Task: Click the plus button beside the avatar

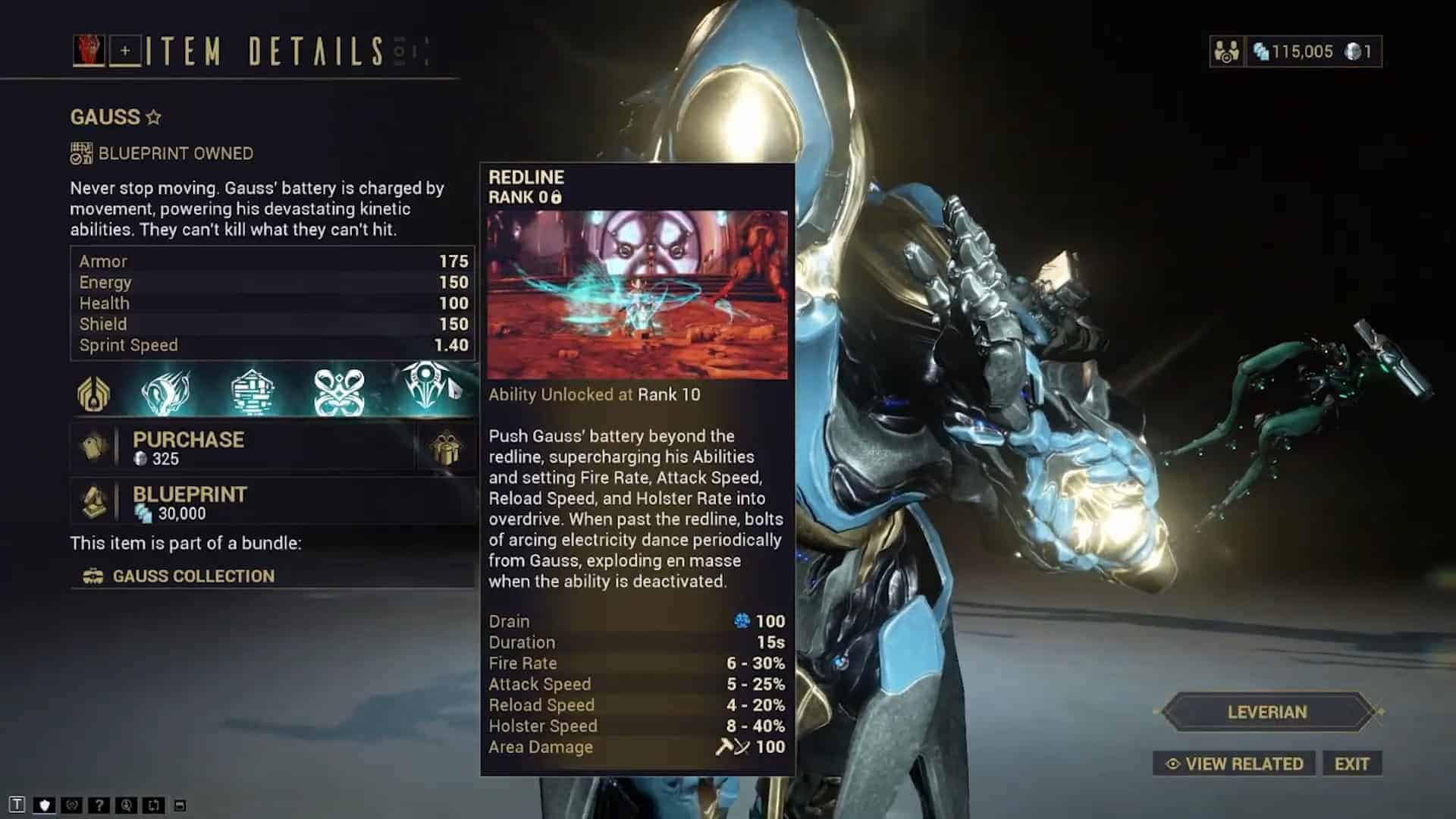Action: click(x=125, y=51)
